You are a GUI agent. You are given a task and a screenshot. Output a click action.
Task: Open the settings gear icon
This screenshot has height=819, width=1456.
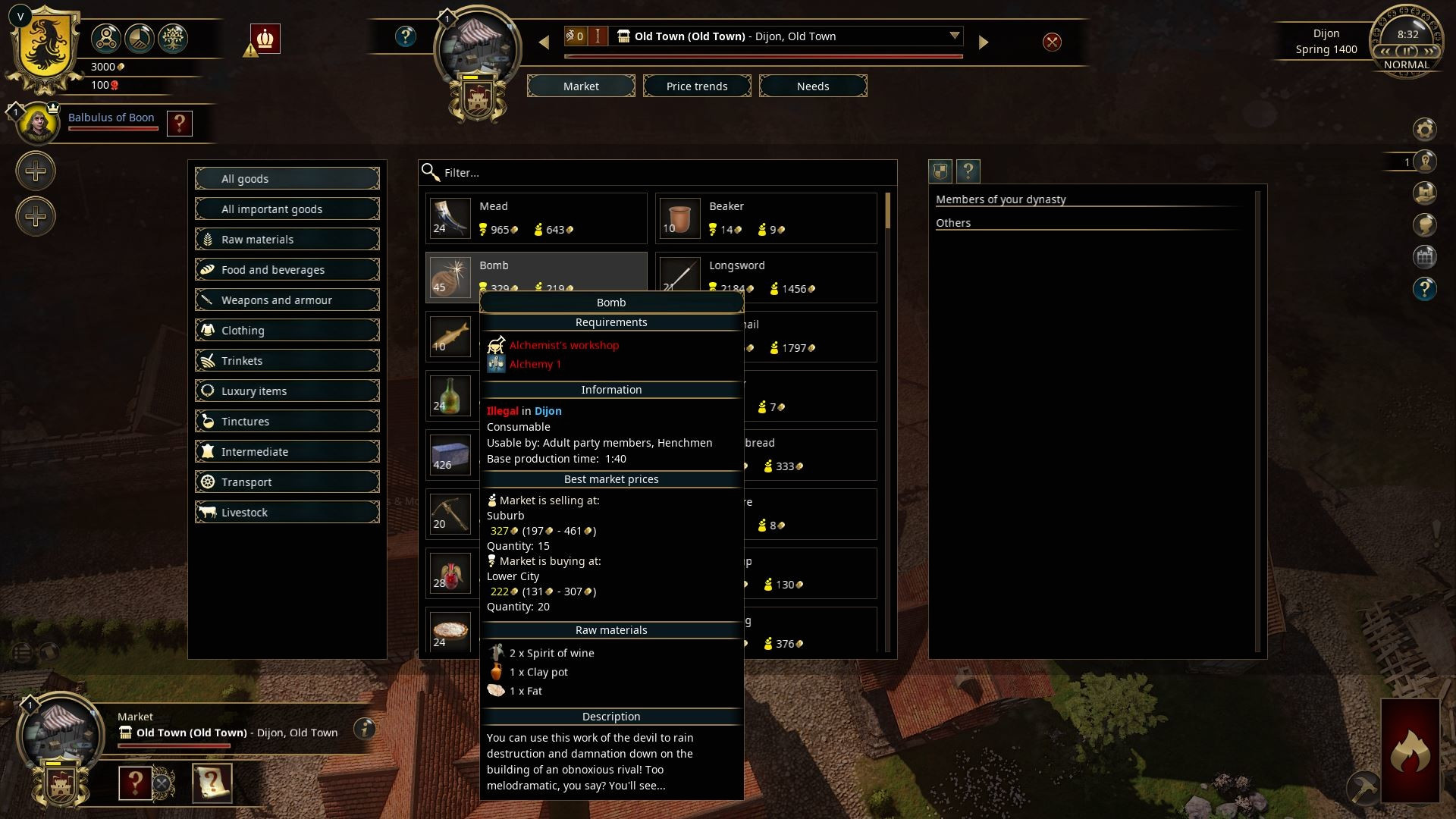click(1424, 130)
